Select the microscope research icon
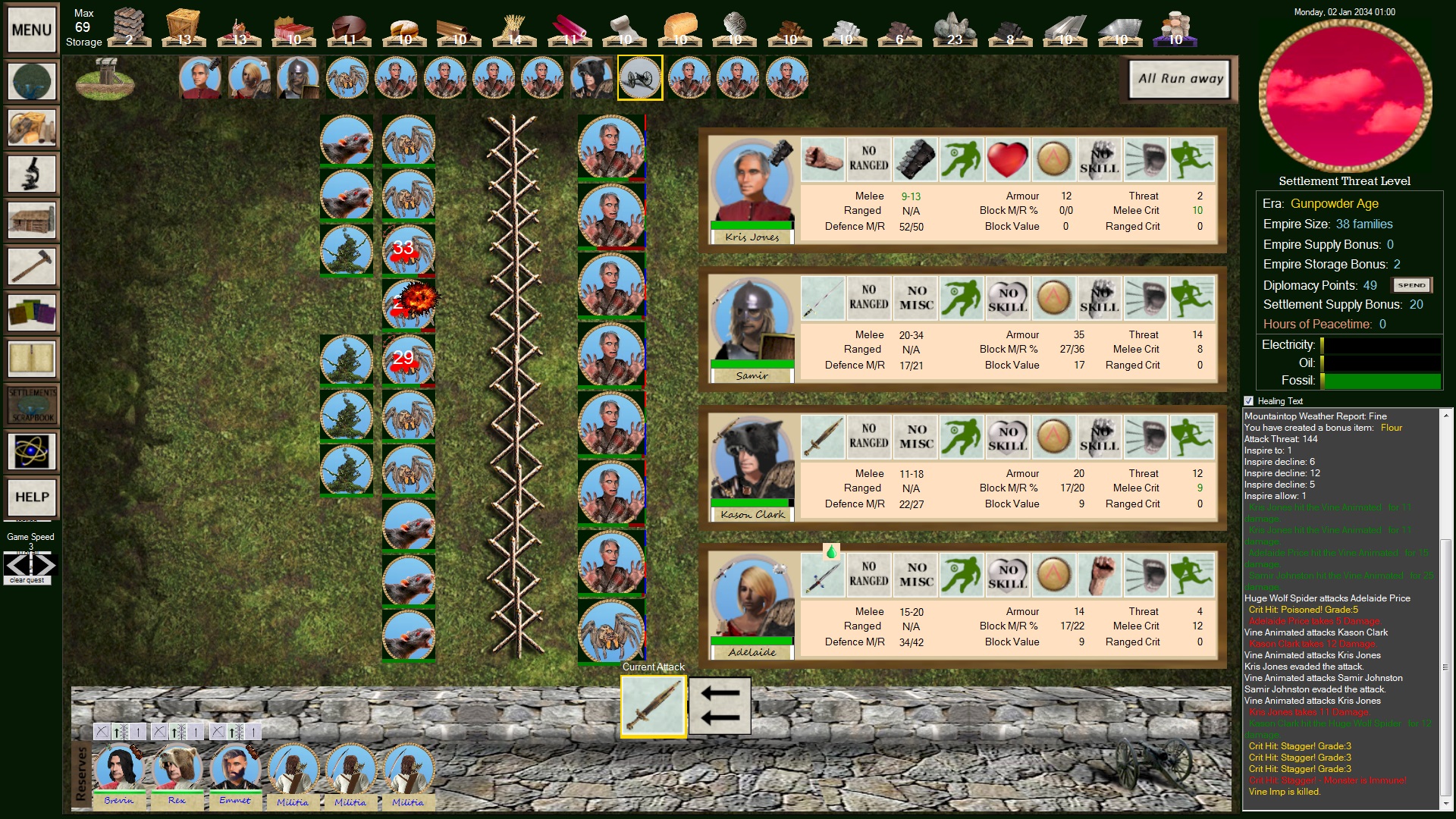This screenshot has width=1456, height=819. point(31,173)
